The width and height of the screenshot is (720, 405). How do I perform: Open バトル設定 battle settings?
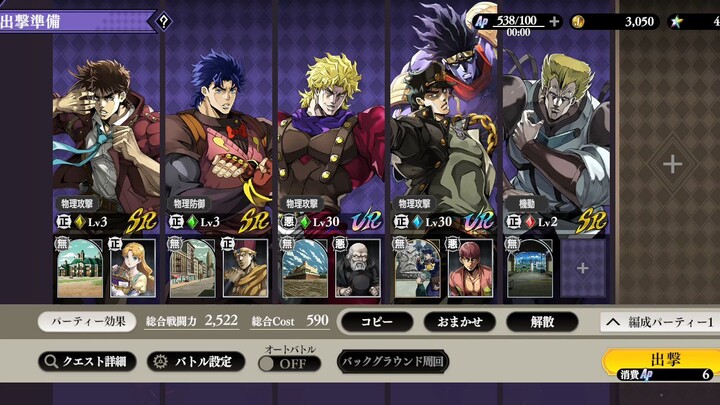195,361
